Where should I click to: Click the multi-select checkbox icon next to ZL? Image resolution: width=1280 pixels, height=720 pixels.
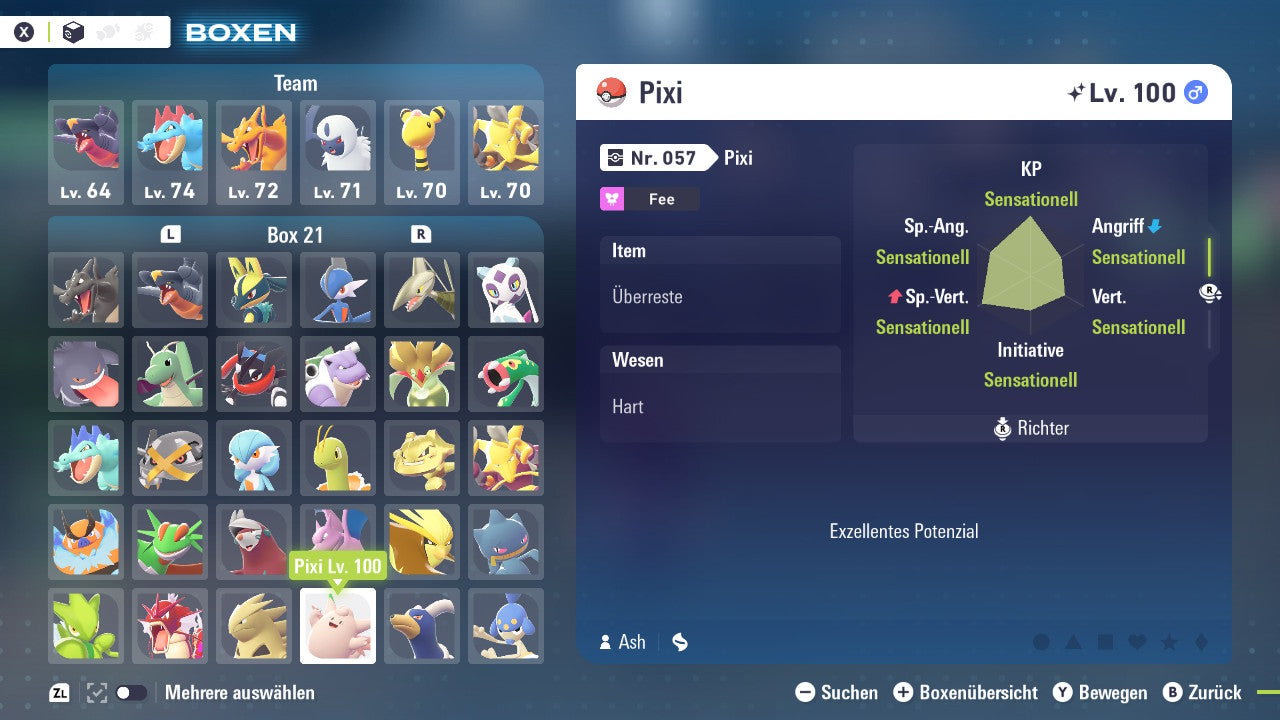[x=95, y=692]
